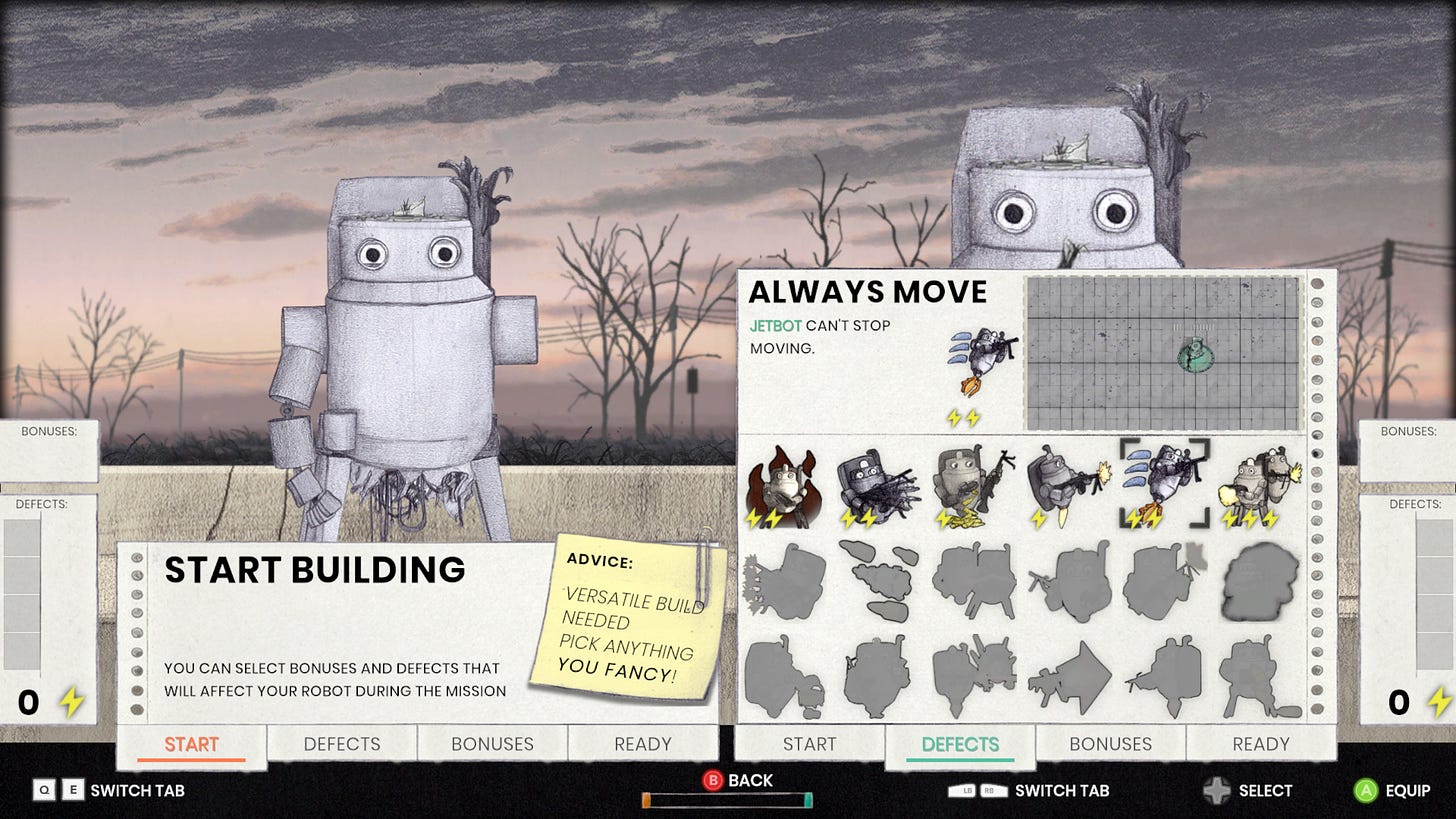Select the single-bolt firing robot defect
Viewport: 1456px width, 819px height.
pyautogui.click(x=1068, y=486)
